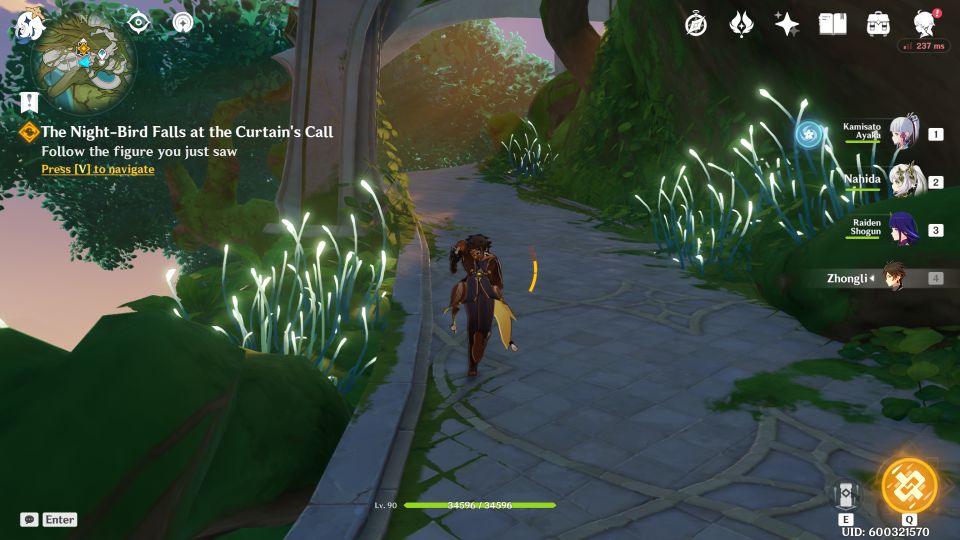The image size is (960, 540).
Task: Unleash the glowing orange elemental burst
Action: 909,486
